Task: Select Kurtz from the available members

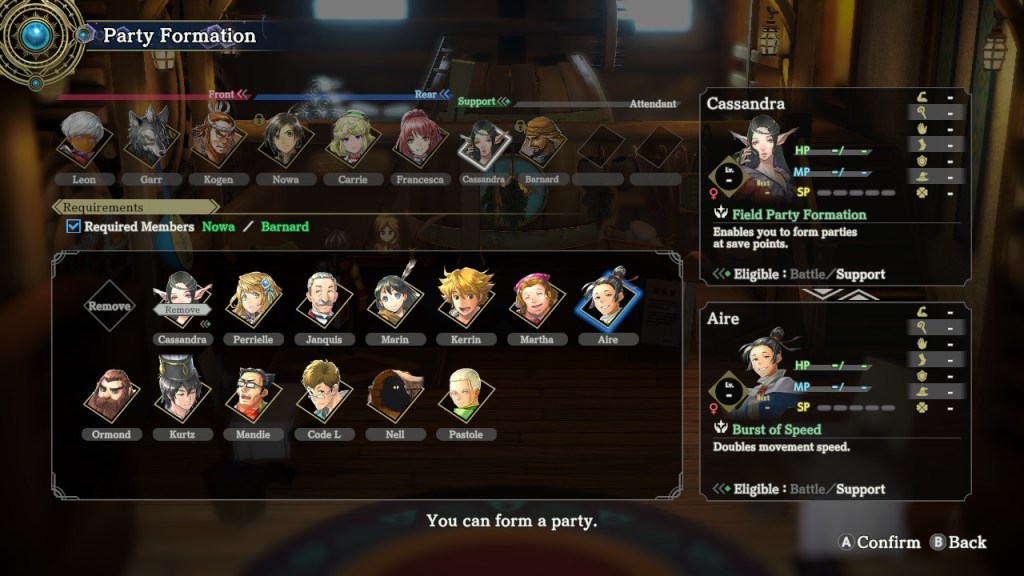Action: 181,394
